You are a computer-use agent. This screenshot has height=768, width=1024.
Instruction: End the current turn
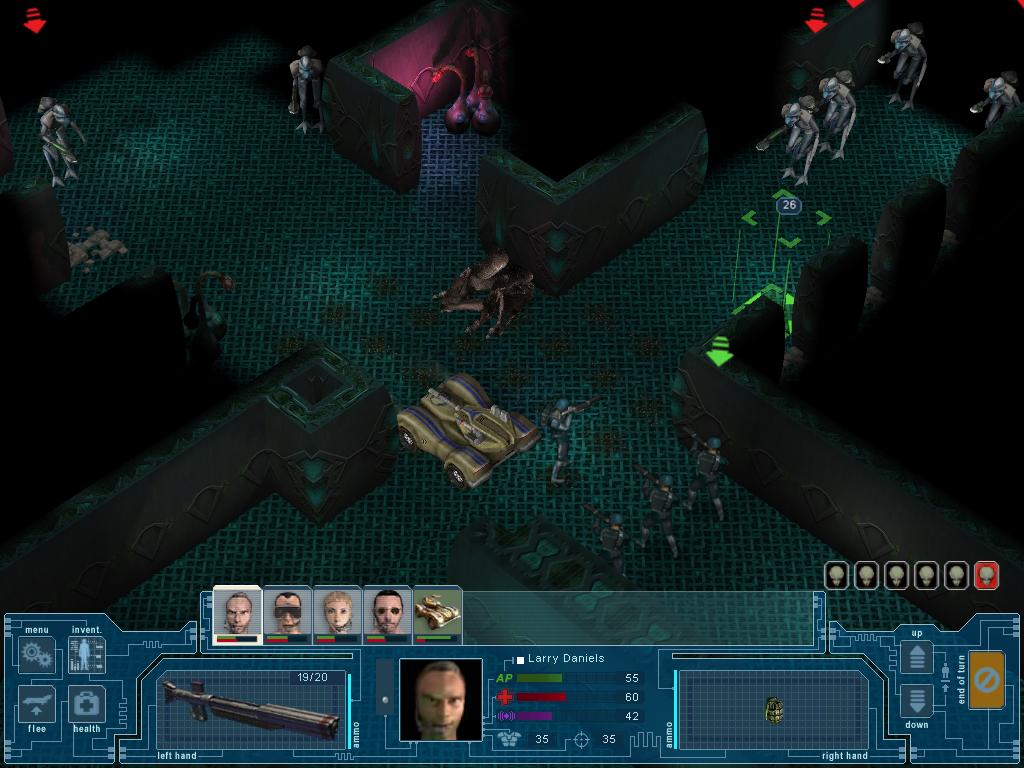[986, 681]
